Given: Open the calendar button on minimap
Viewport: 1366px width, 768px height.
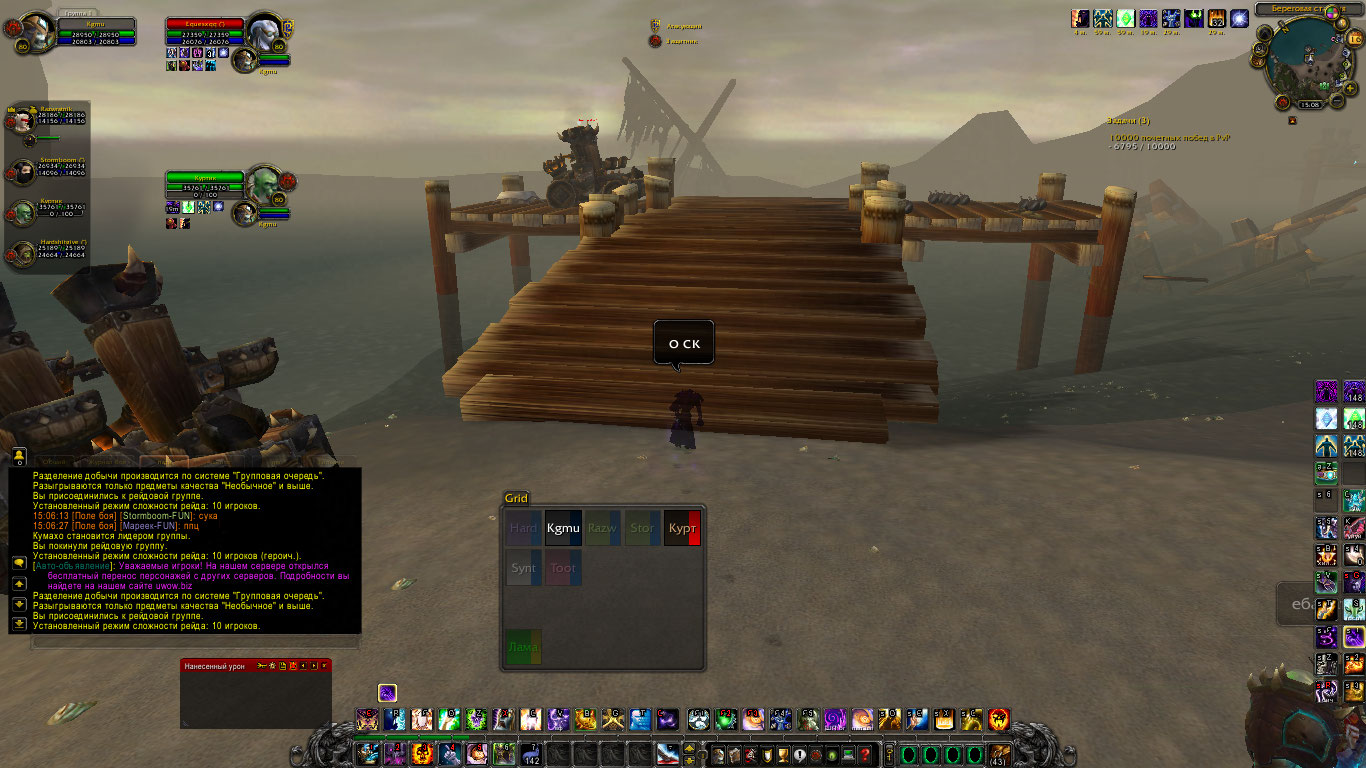Looking at the screenshot, I should (1356, 39).
